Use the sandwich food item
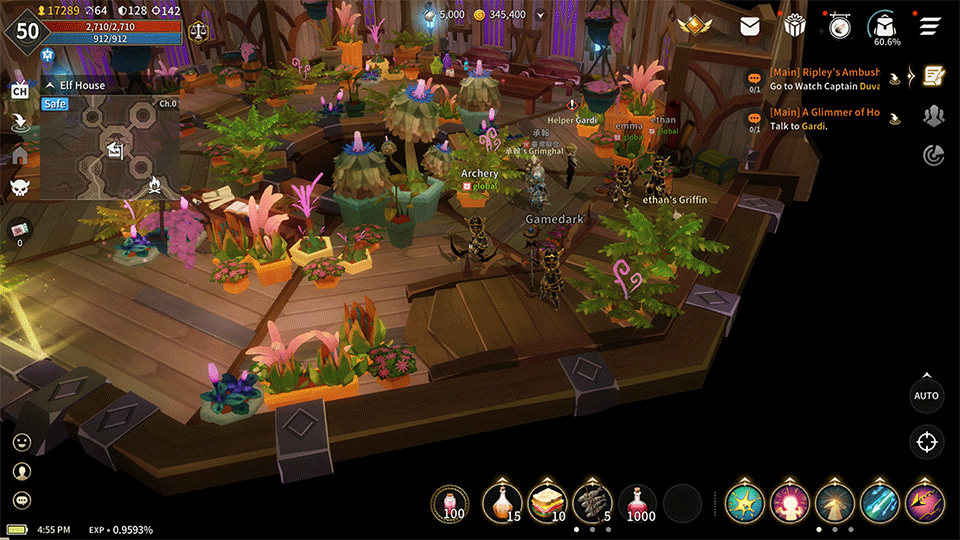This screenshot has width=960, height=540. [546, 503]
